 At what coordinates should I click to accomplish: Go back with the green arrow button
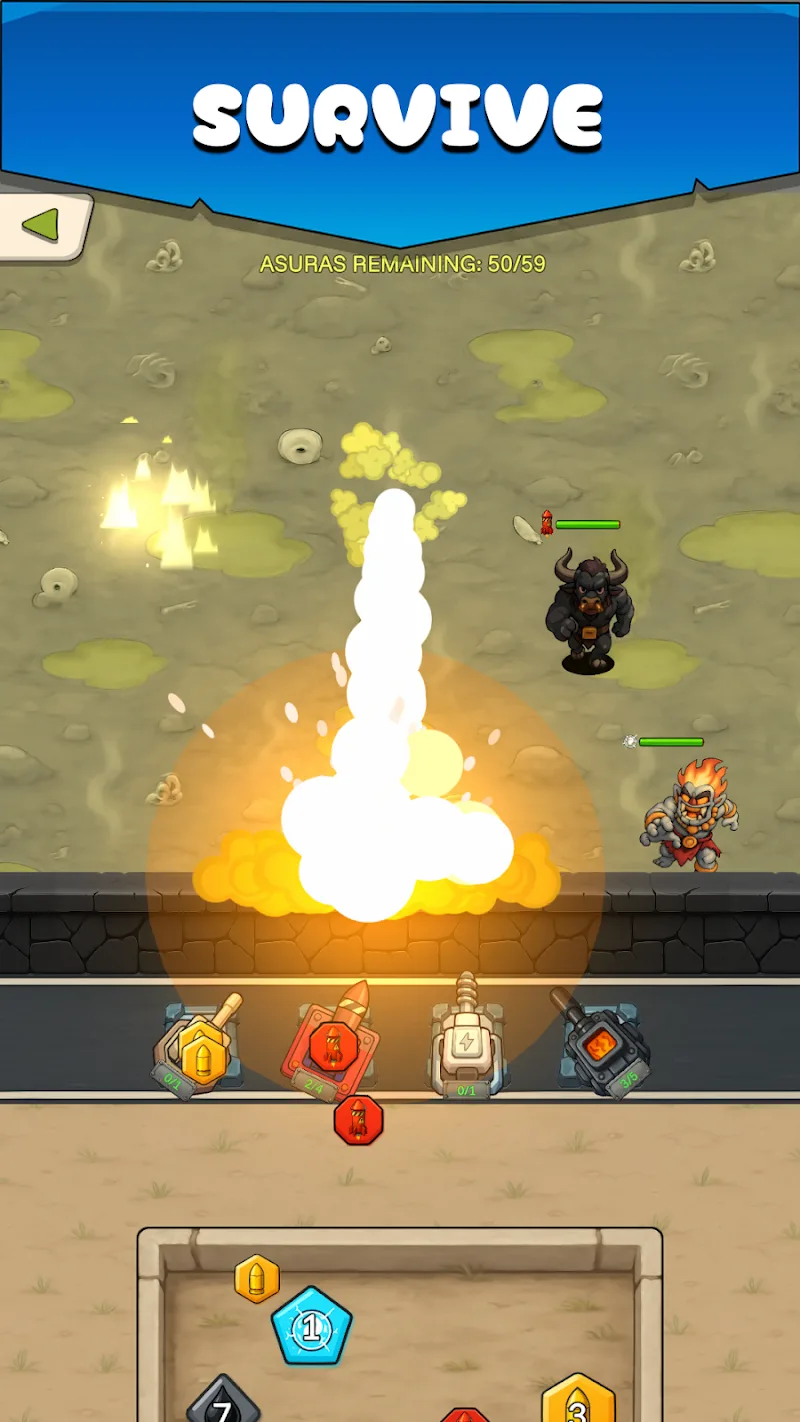(x=42, y=226)
